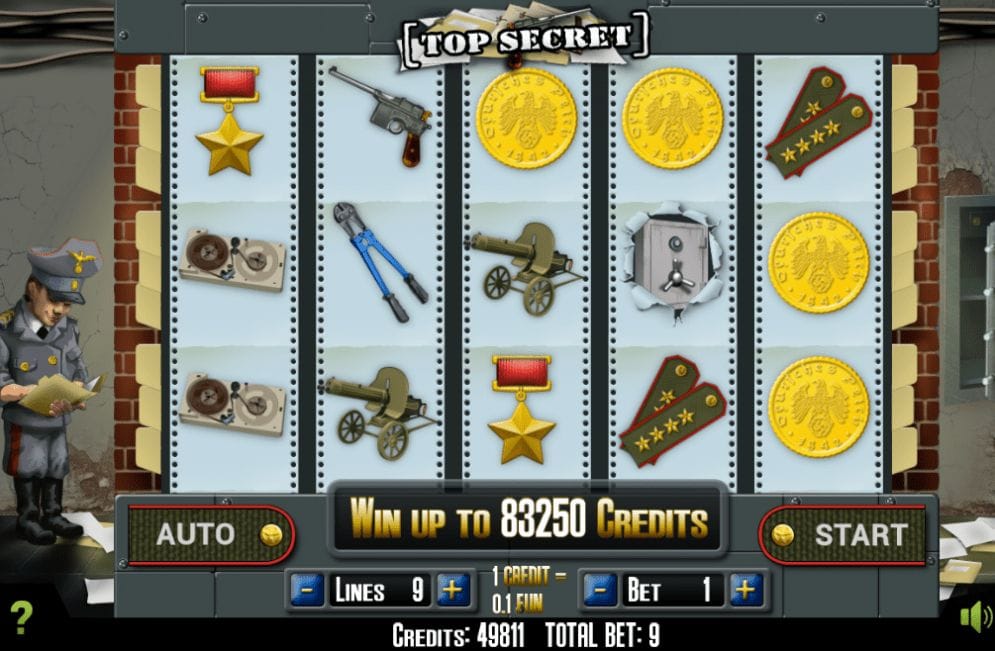Increase the number of Lines
Image resolution: width=995 pixels, height=651 pixels.
click(x=453, y=590)
